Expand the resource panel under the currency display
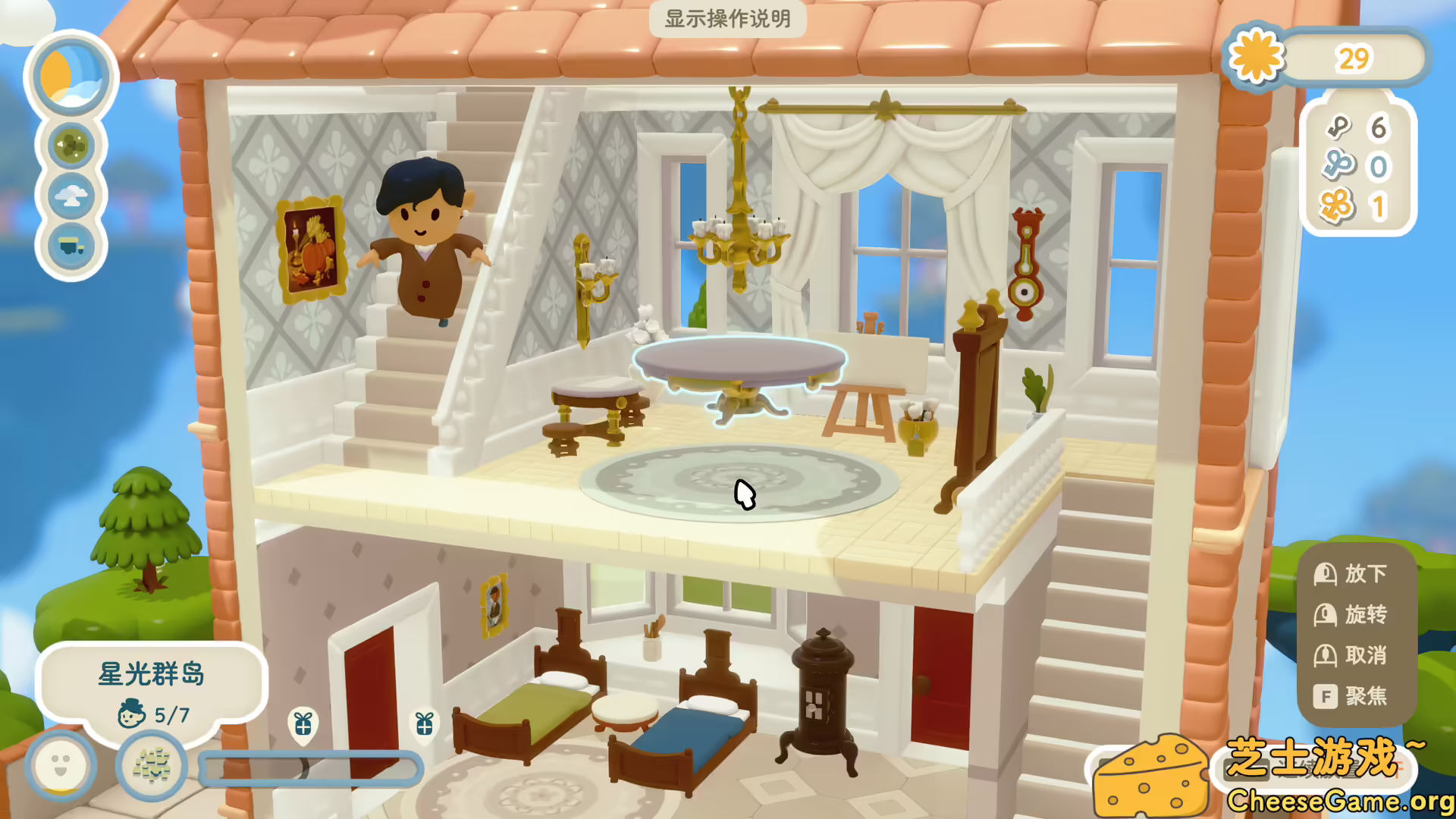This screenshot has width=1456, height=819. pos(1357,167)
